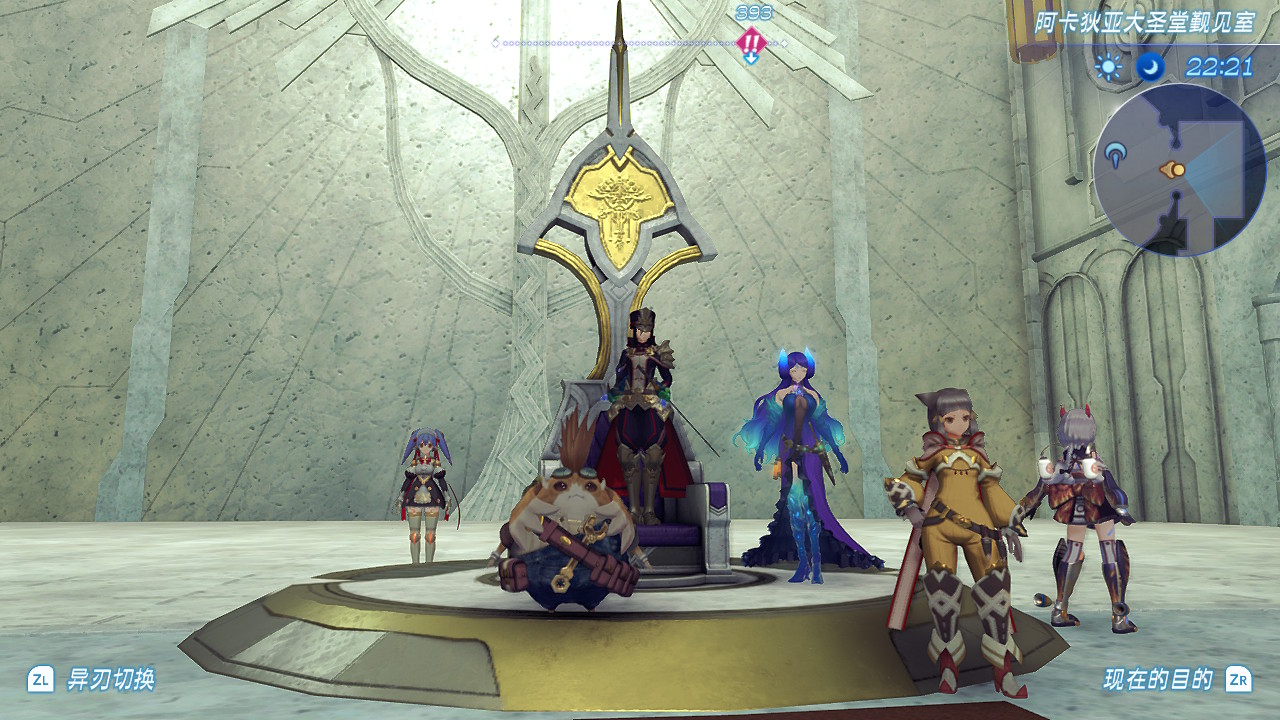Image resolution: width=1280 pixels, height=720 pixels.
Task: Show the 现在的目的 current objective
Action: click(1158, 680)
